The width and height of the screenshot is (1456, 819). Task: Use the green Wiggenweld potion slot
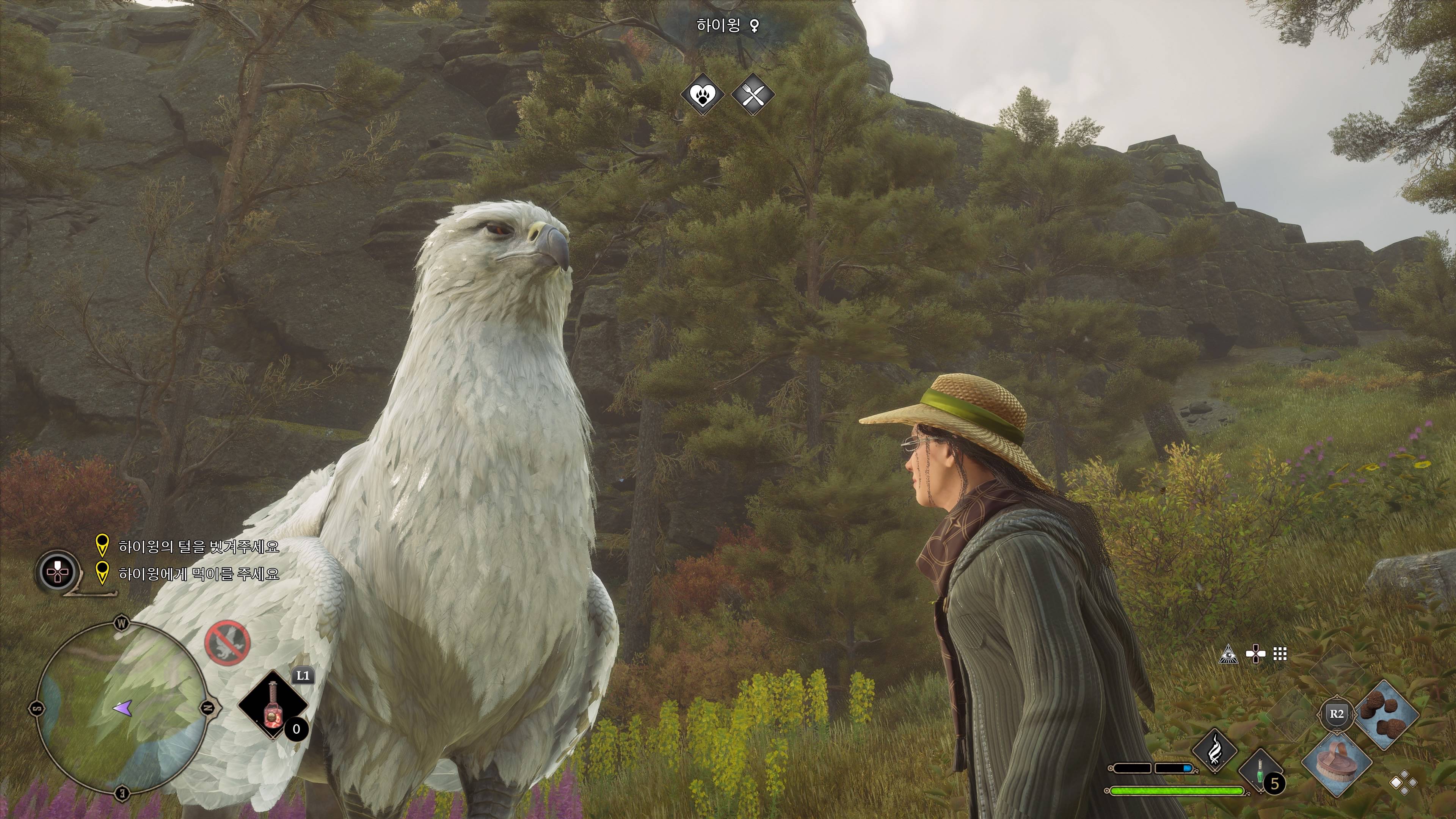point(1260,770)
